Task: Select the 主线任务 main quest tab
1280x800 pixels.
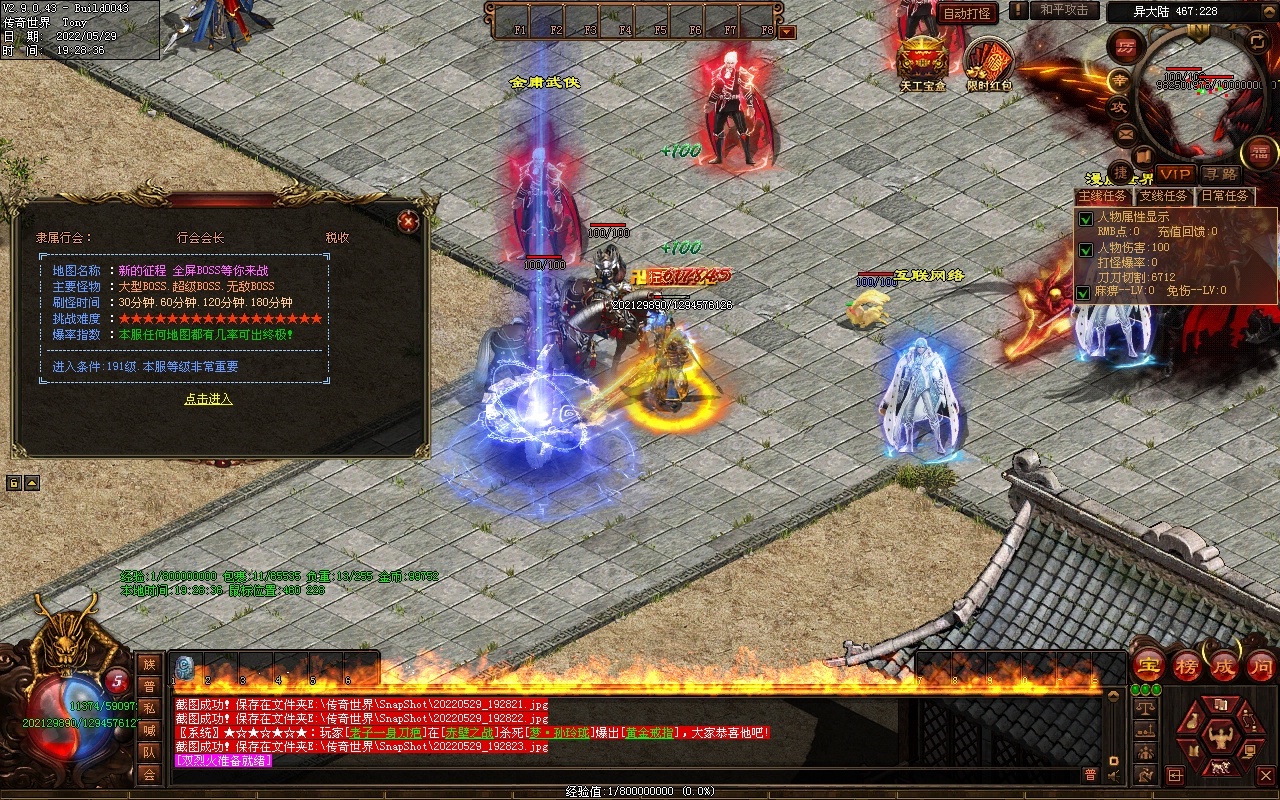Action: (1103, 196)
